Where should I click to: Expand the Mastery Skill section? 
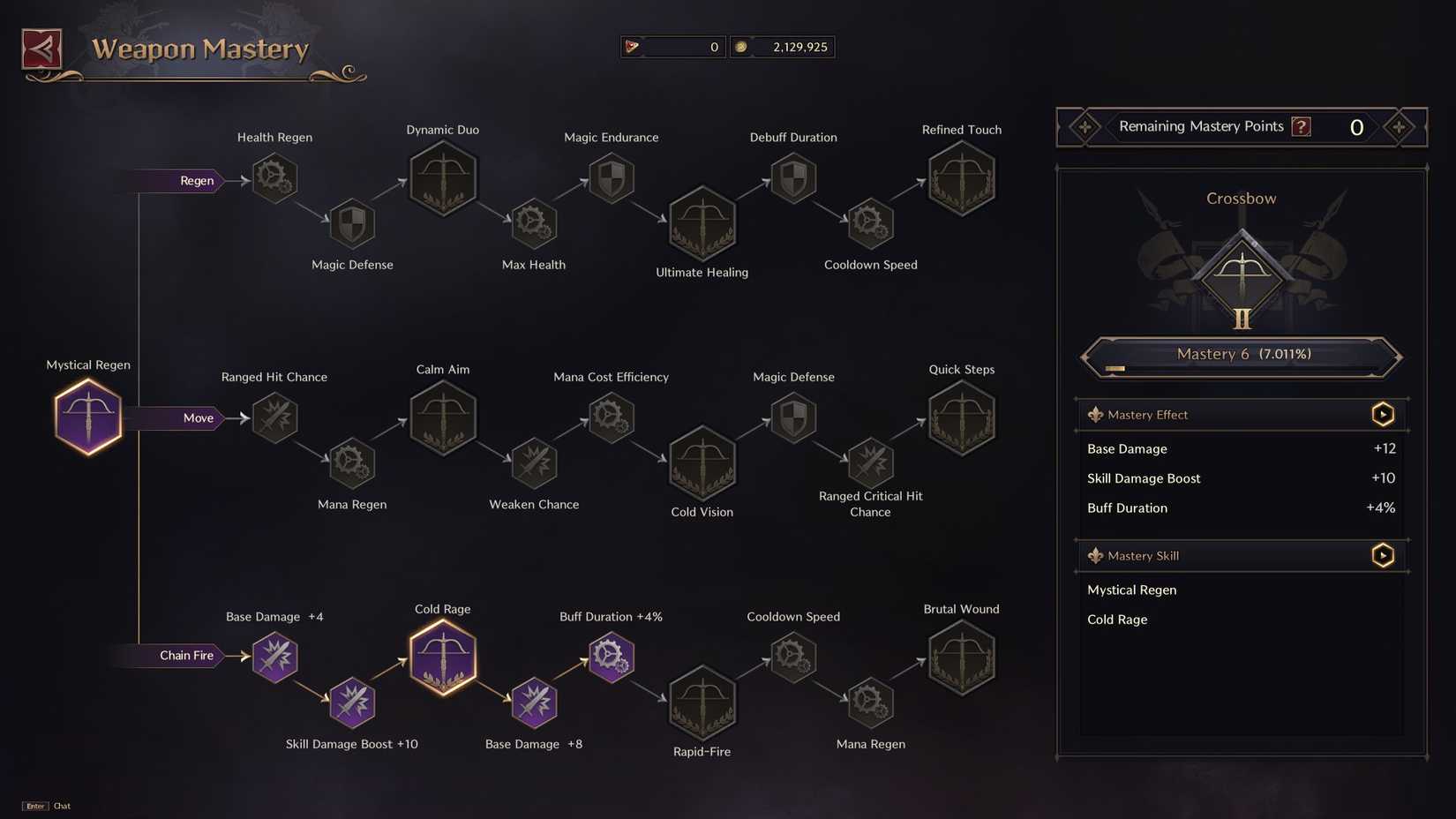[1382, 555]
